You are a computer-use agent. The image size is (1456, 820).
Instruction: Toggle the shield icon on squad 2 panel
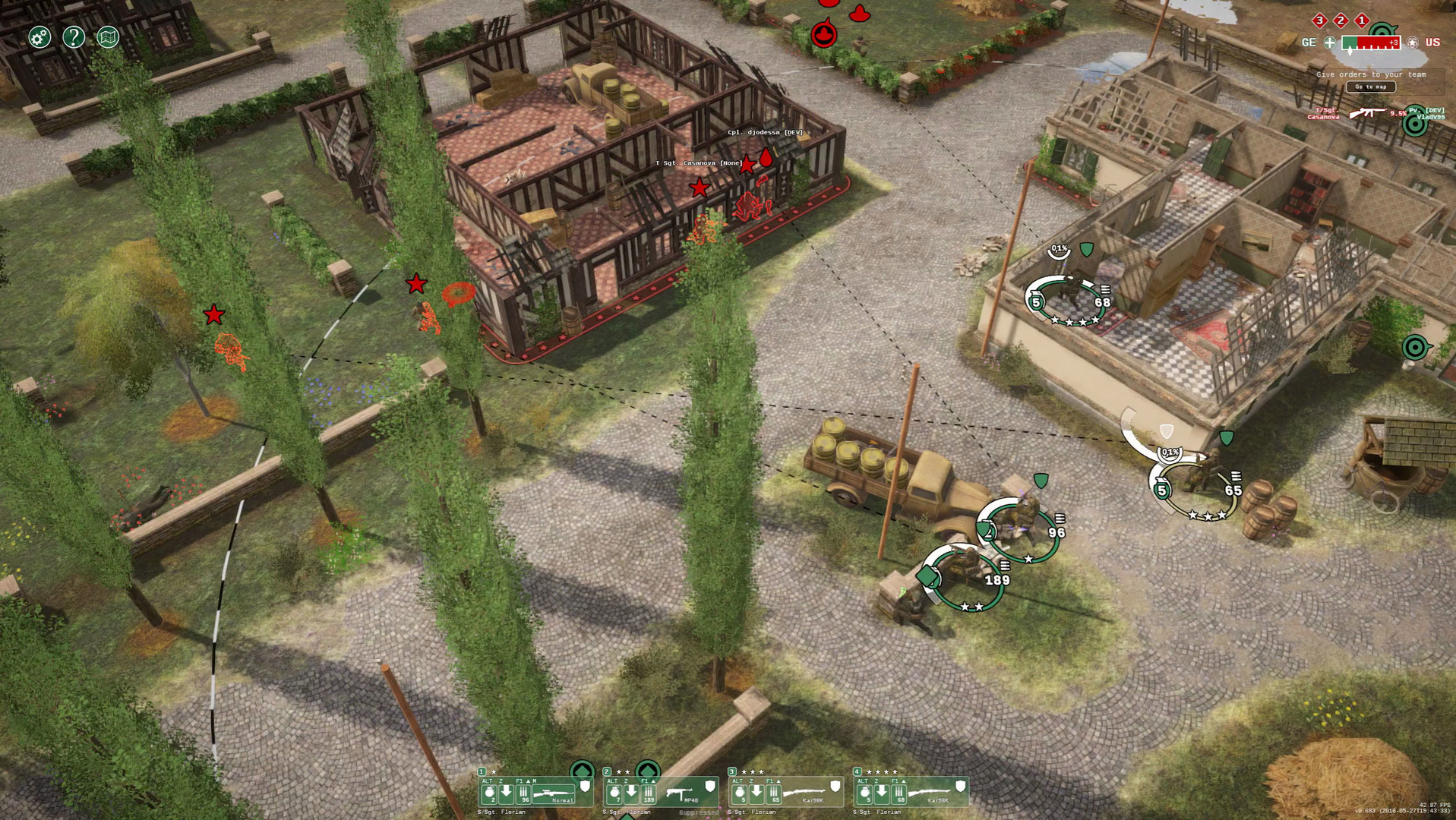(709, 787)
